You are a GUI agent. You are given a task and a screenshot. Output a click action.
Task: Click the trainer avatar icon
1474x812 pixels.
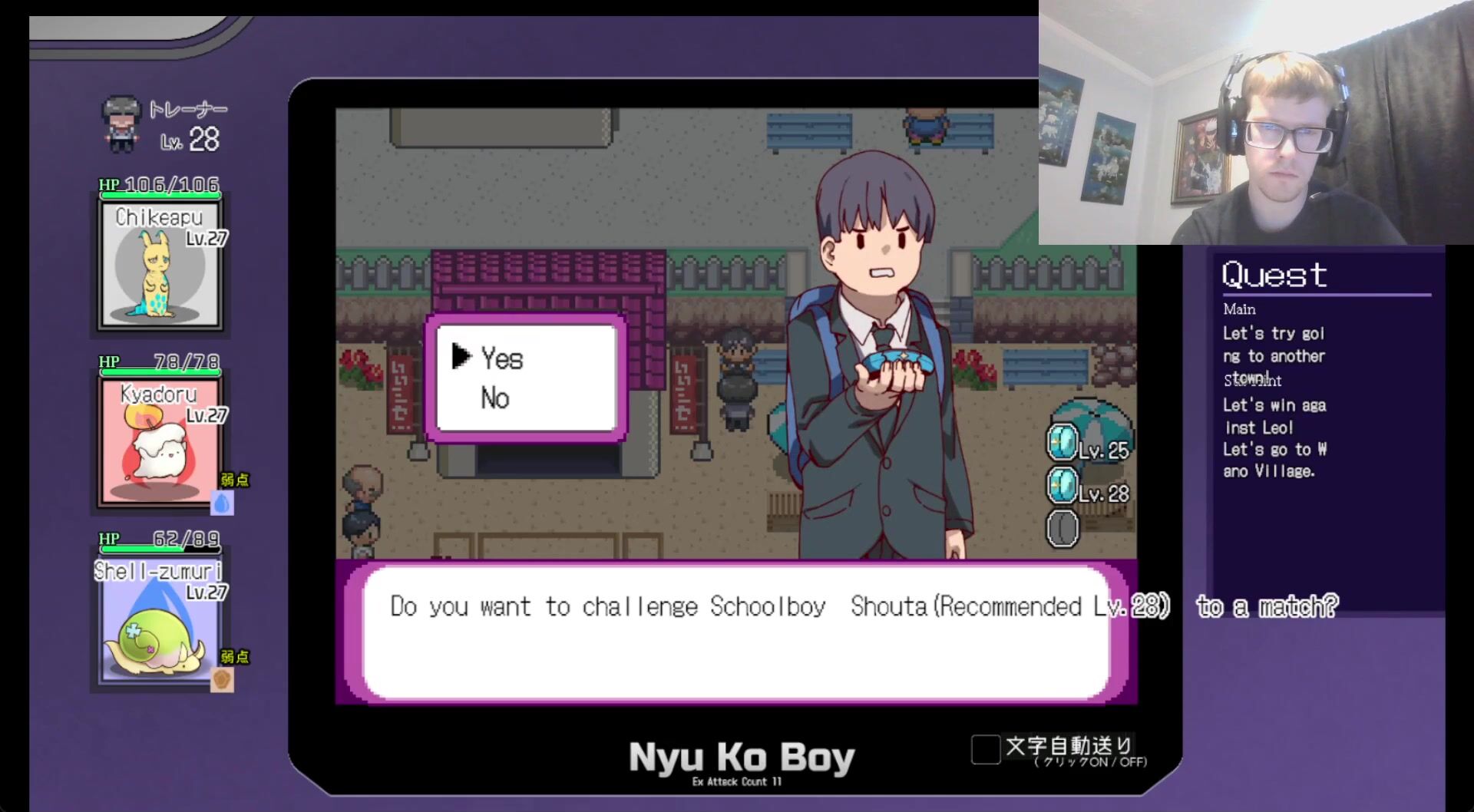121,124
